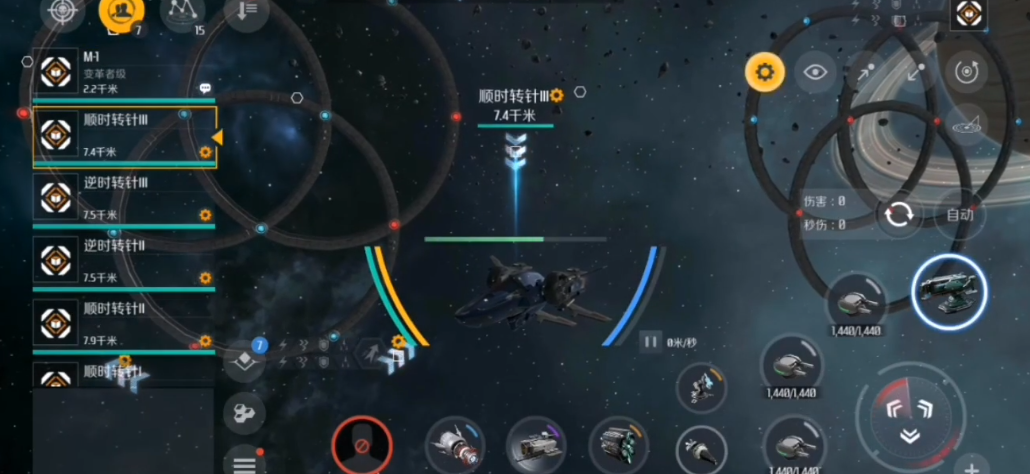Activate the rocket-shaped propulsion module

point(453,446)
